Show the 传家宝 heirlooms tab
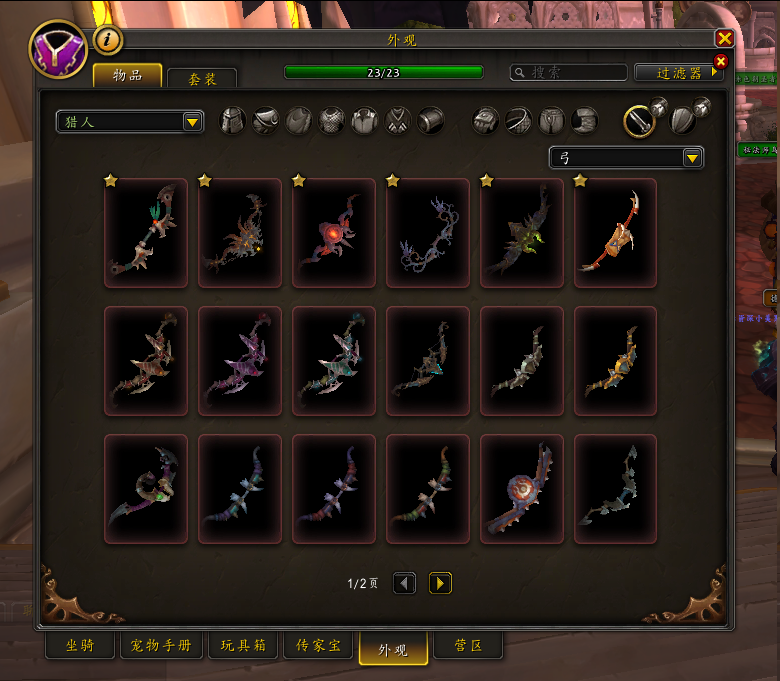The image size is (780, 681). 320,646
